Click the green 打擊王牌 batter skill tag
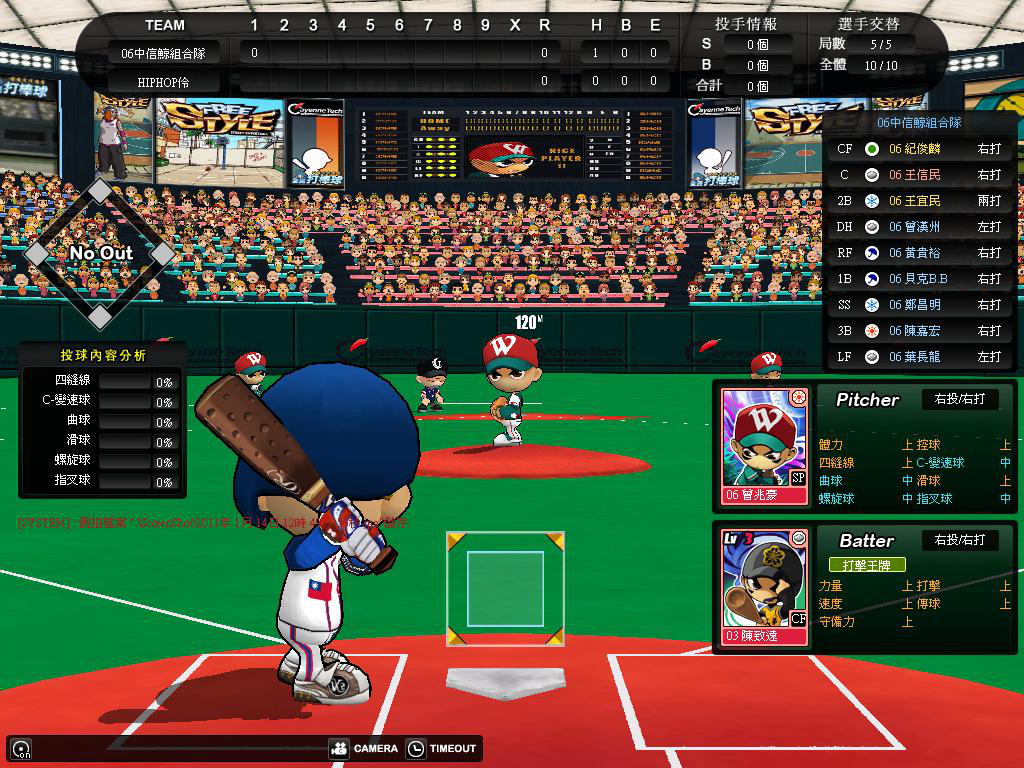 tap(866, 565)
